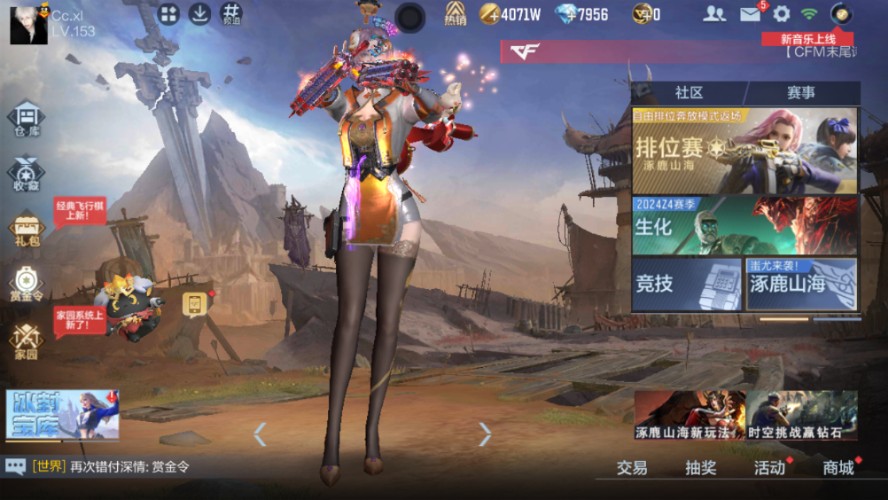Open the 商城 shop menu
888x500 pixels.
click(x=838, y=467)
